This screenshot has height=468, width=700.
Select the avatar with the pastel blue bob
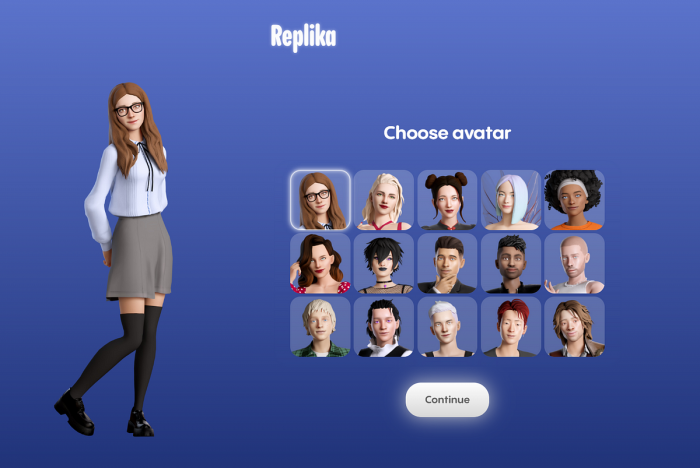coord(511,200)
